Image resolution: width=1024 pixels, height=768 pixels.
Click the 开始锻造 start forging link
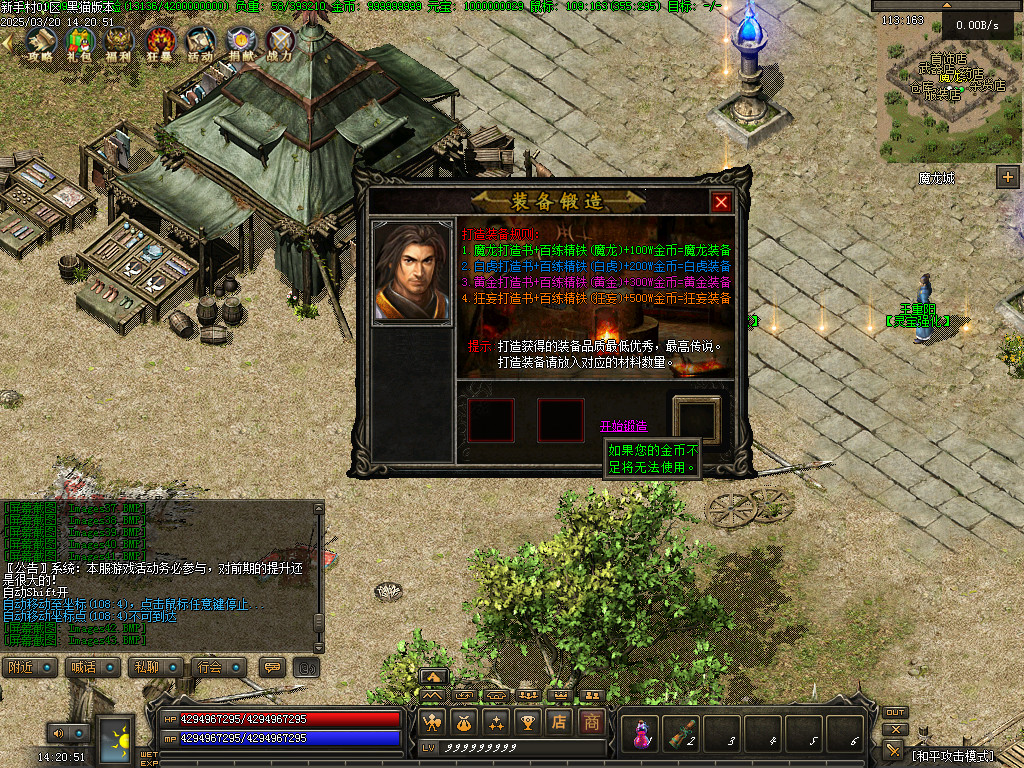(x=623, y=427)
